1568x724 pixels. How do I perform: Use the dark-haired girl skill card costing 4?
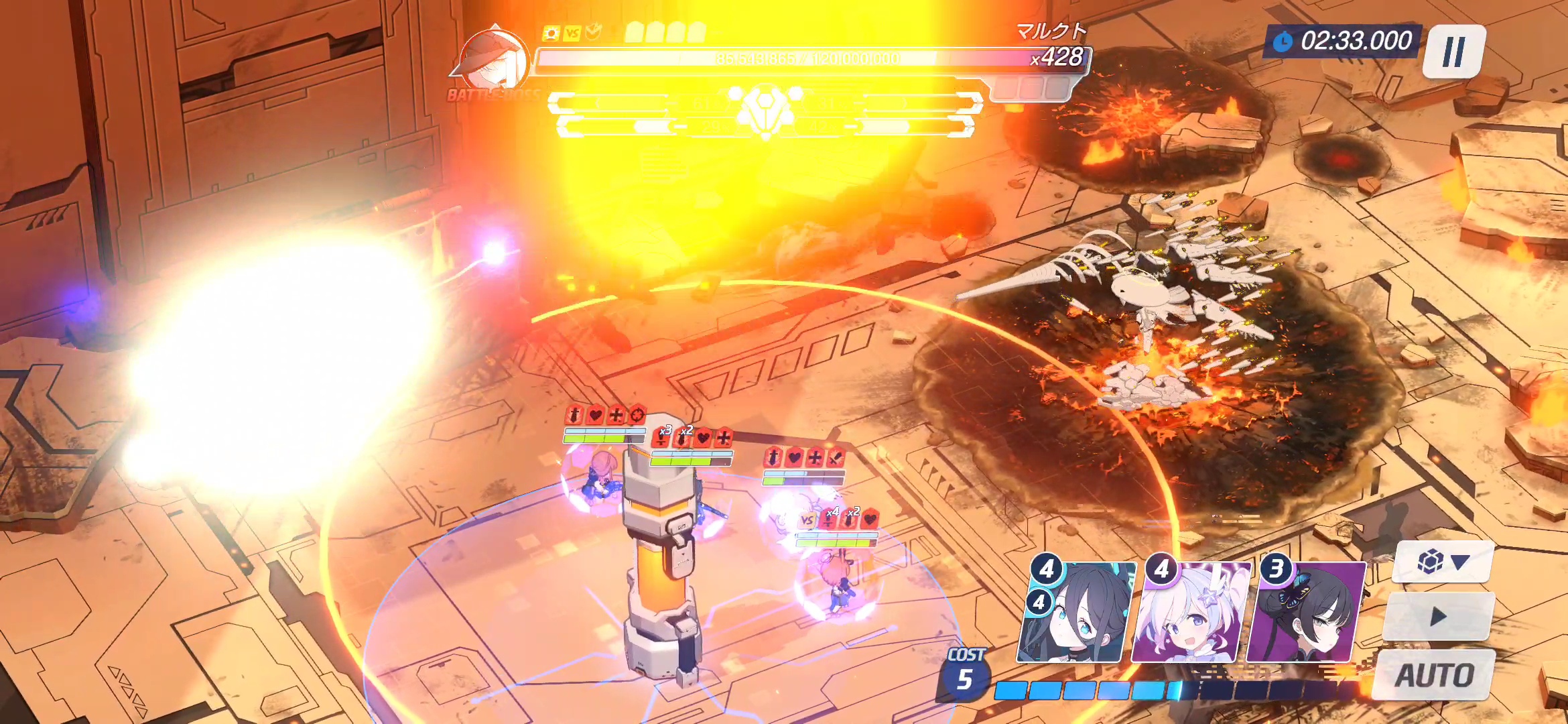click(1076, 613)
